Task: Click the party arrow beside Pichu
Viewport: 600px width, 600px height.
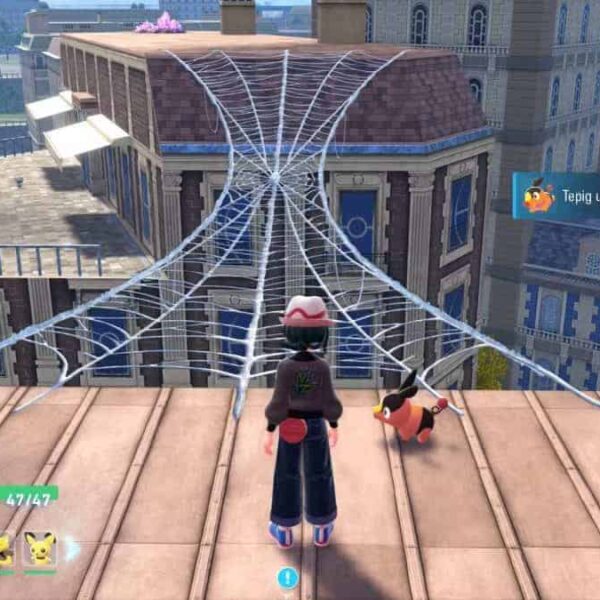Action: [72, 549]
